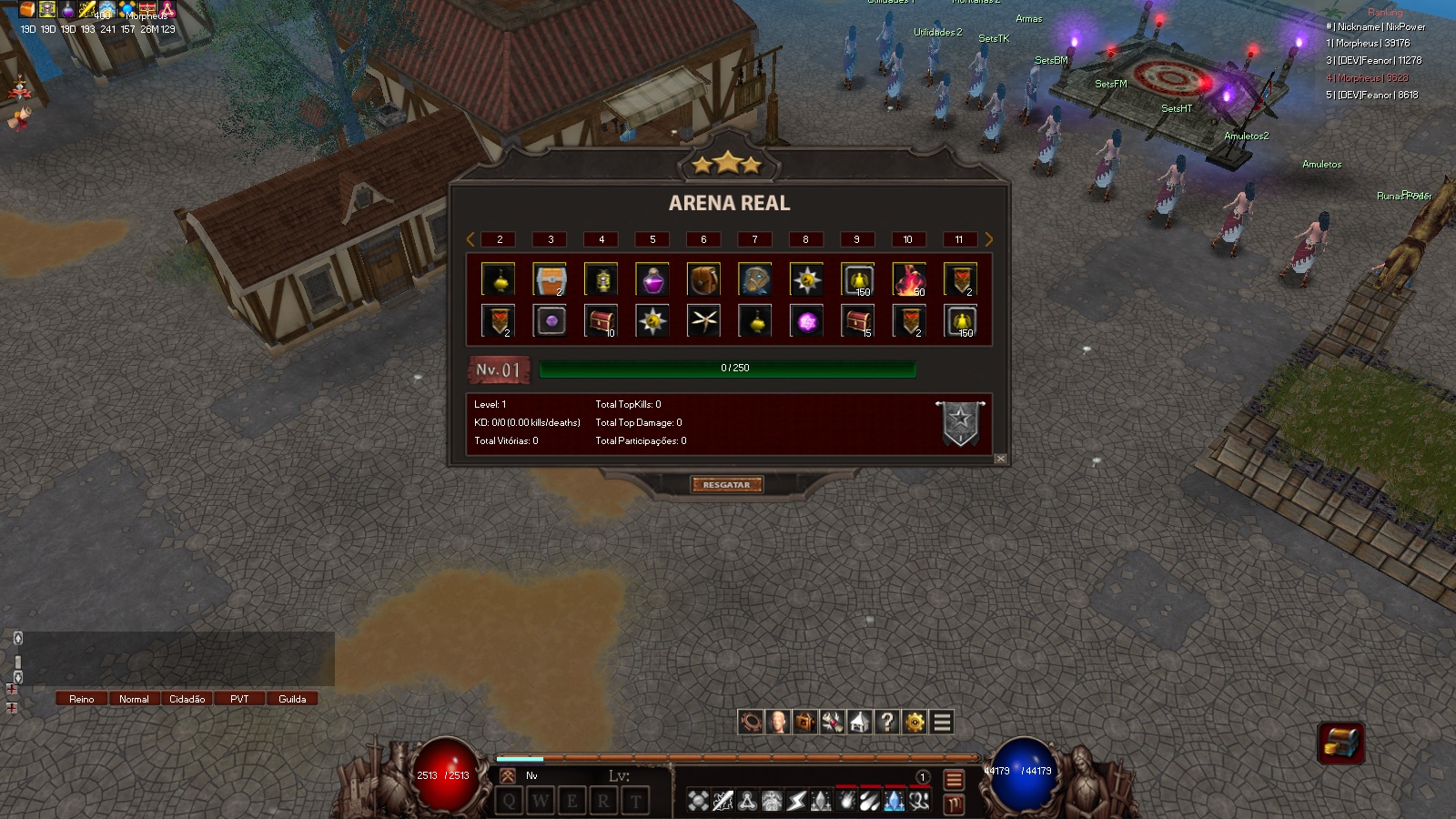This screenshot has width=1456, height=819.
Task: Select the house icon in the bottom toolbar
Action: [x=858, y=723]
